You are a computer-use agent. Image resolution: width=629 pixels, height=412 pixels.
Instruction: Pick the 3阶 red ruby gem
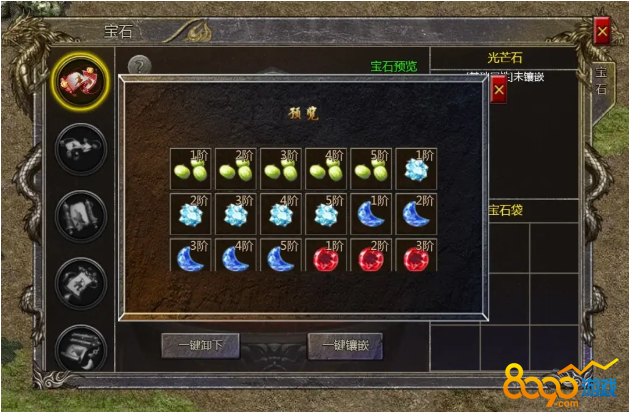tap(416, 258)
